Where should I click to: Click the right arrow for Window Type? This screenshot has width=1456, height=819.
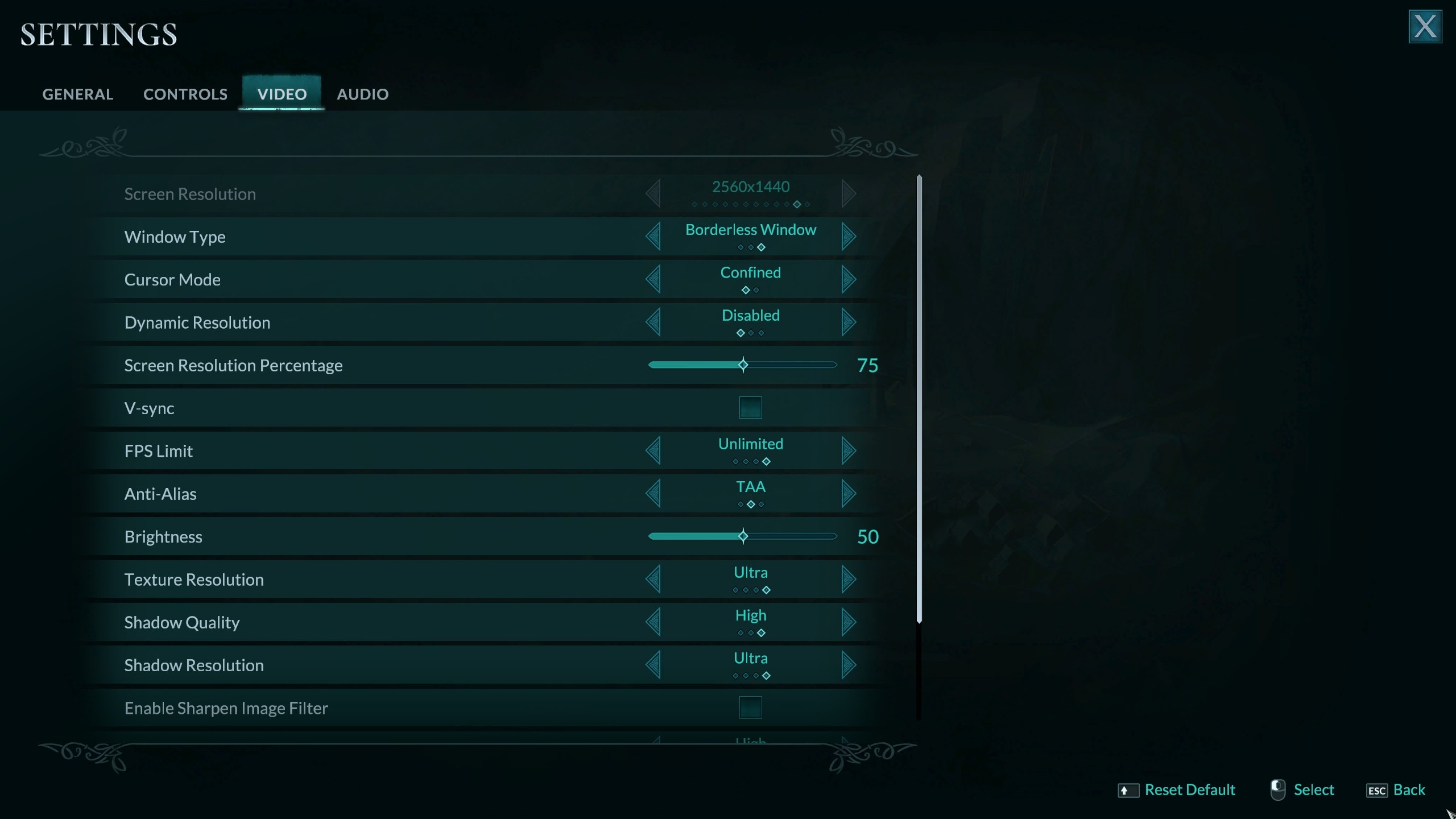[848, 236]
